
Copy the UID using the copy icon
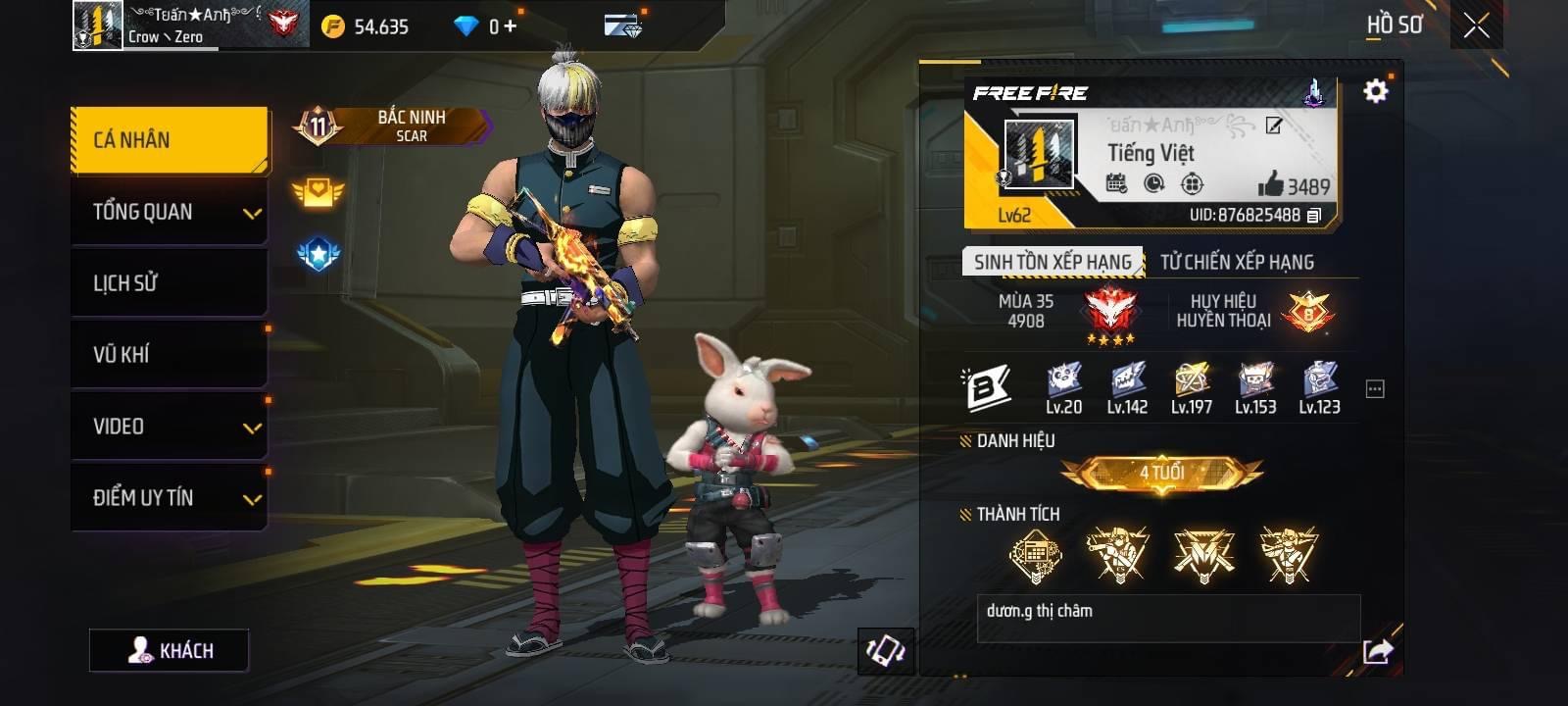pyautogui.click(x=1315, y=215)
